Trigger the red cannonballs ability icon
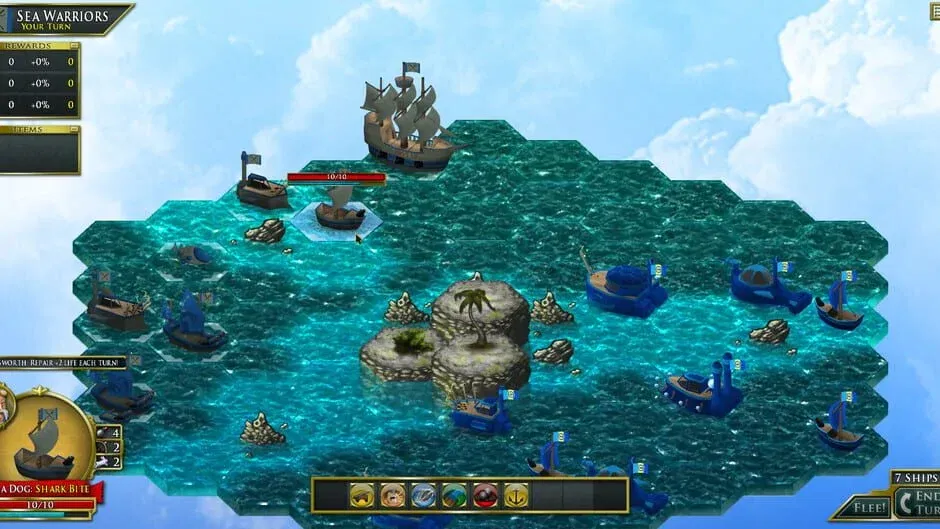Image resolution: width=940 pixels, height=529 pixels. coord(486,495)
